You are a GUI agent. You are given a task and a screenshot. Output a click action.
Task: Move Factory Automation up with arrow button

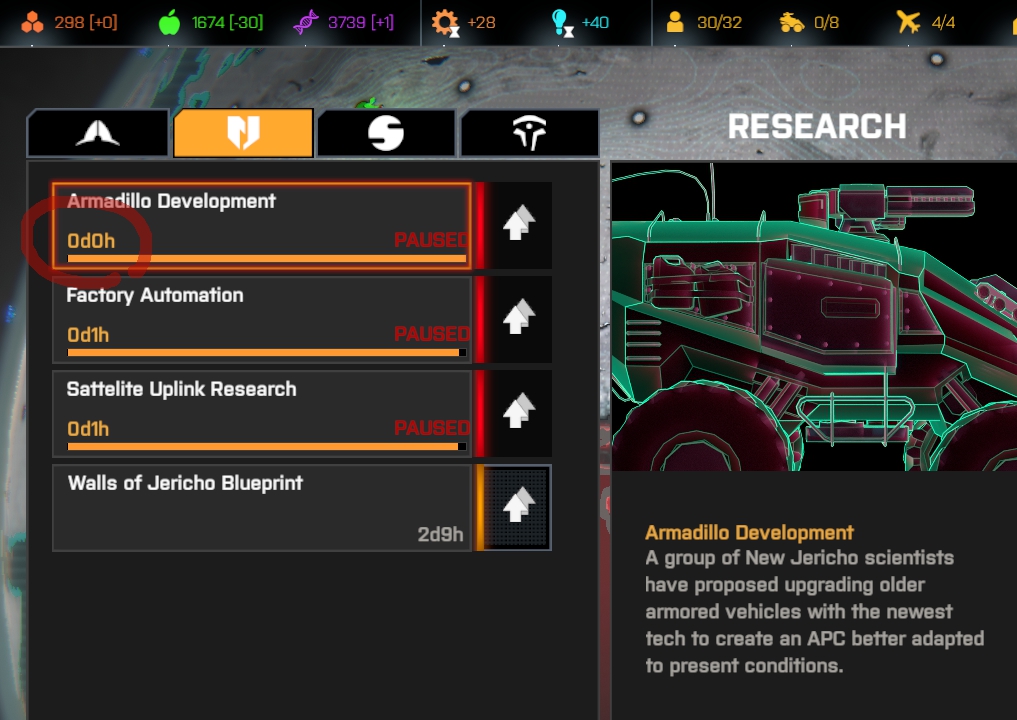(517, 319)
